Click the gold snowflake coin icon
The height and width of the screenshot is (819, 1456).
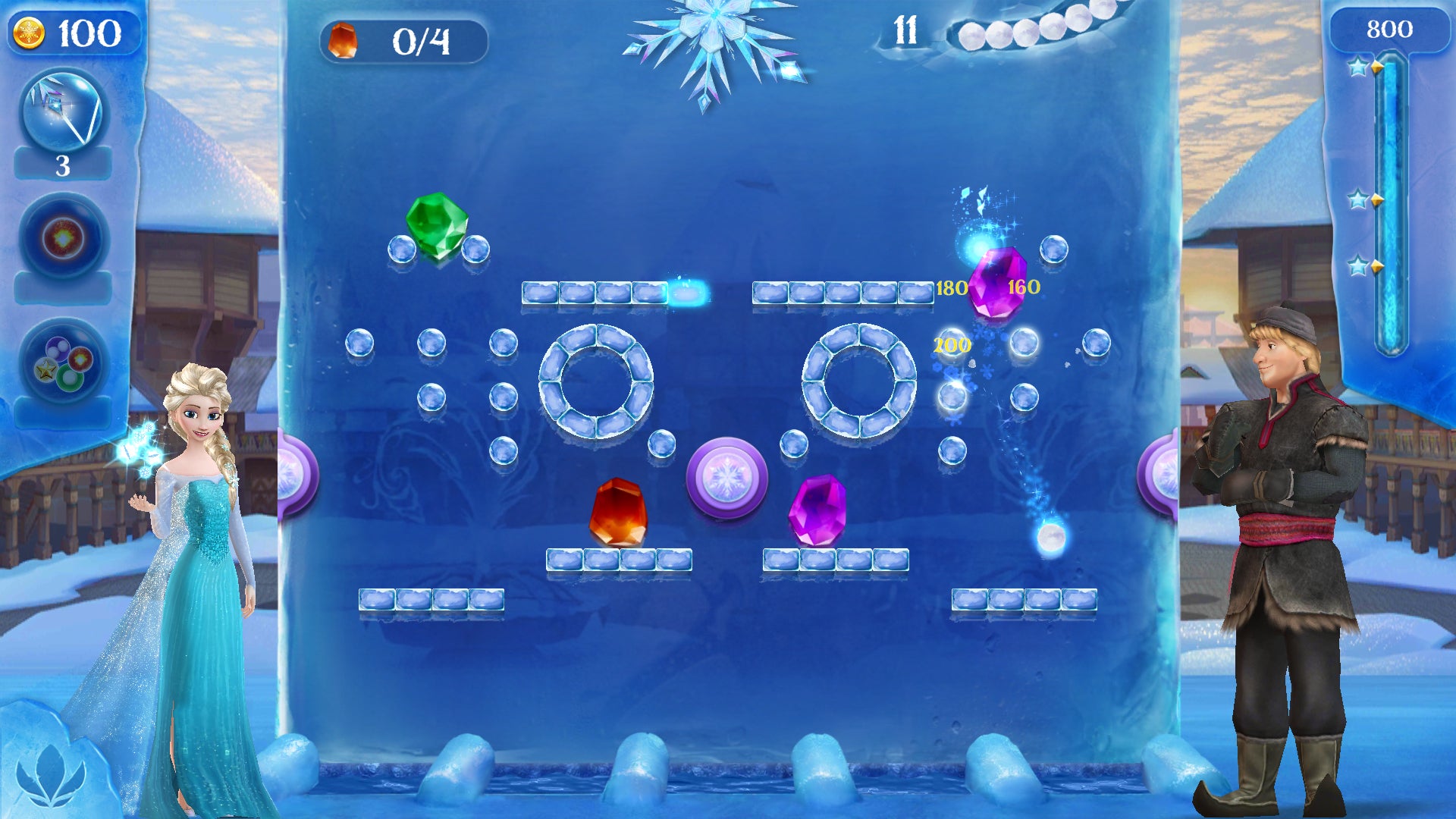30,30
